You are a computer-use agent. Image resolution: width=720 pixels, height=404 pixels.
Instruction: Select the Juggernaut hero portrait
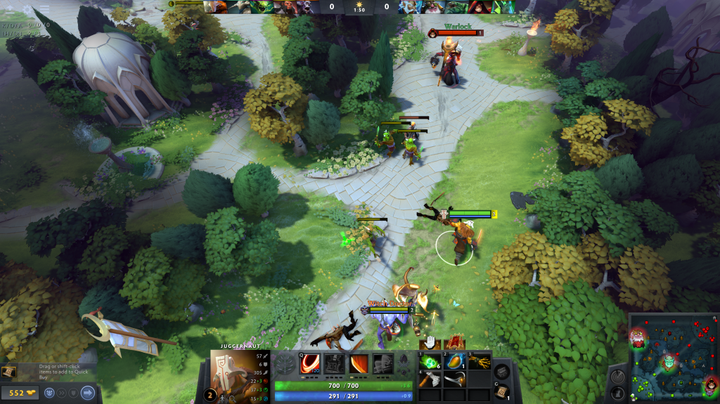236,374
